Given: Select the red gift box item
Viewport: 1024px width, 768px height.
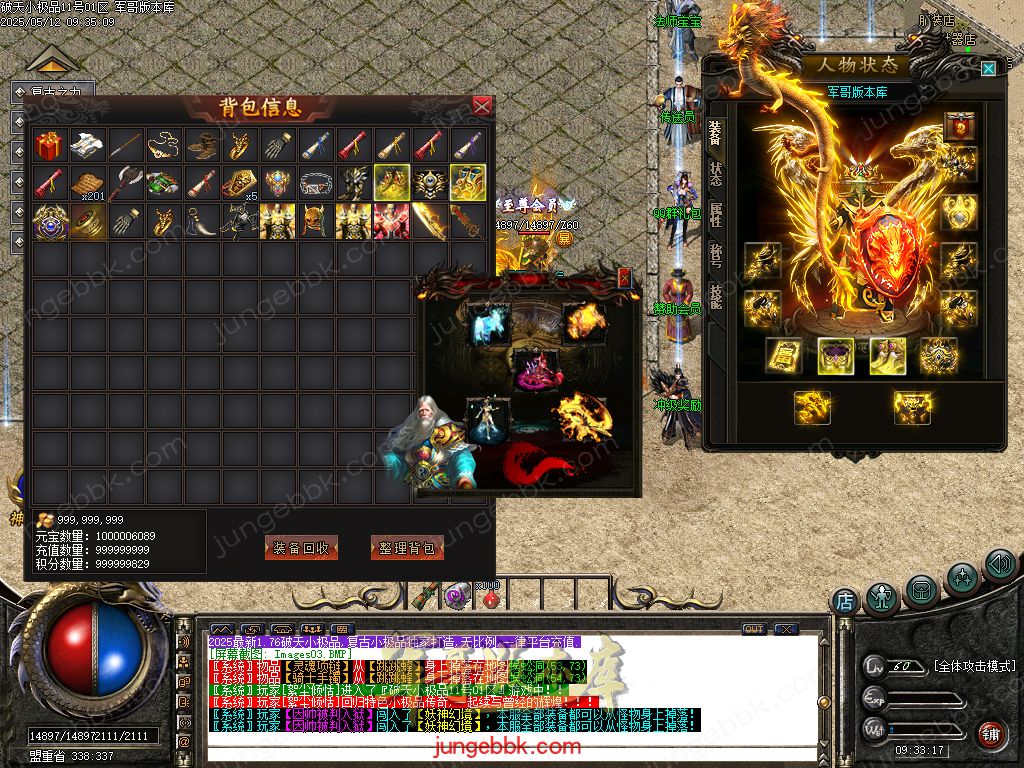Looking at the screenshot, I should tap(49, 146).
